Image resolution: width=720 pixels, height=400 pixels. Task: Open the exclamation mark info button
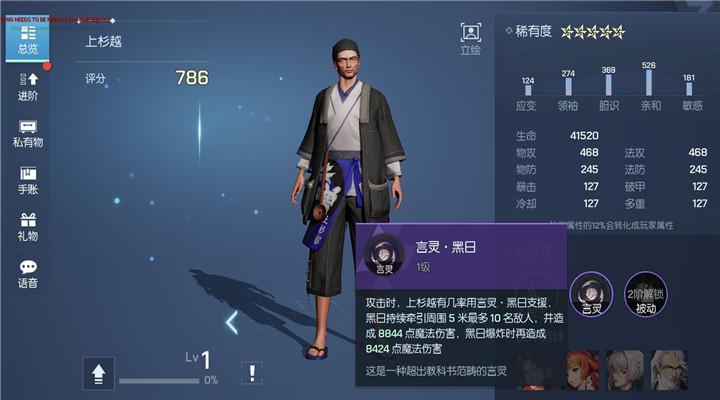click(x=254, y=373)
